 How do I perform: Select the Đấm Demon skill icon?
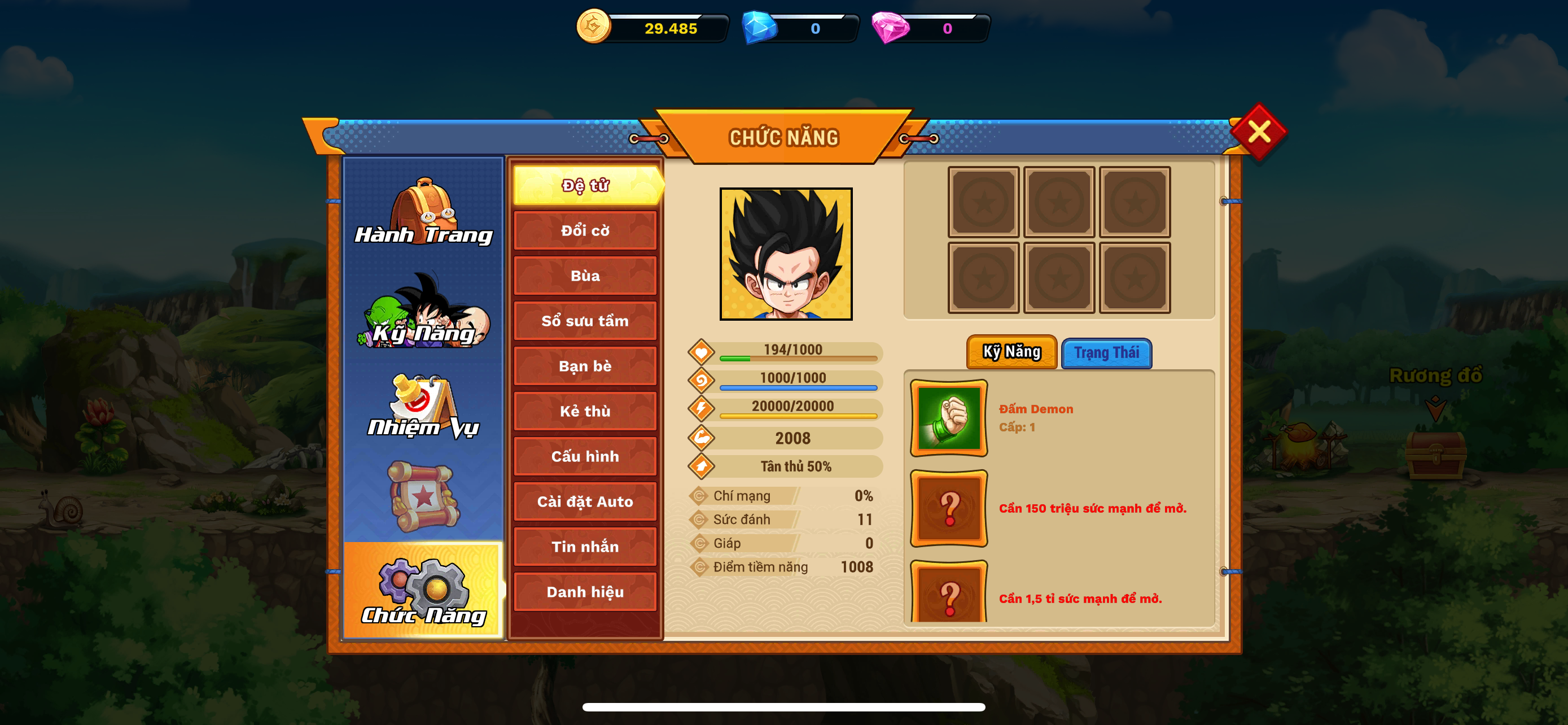948,418
